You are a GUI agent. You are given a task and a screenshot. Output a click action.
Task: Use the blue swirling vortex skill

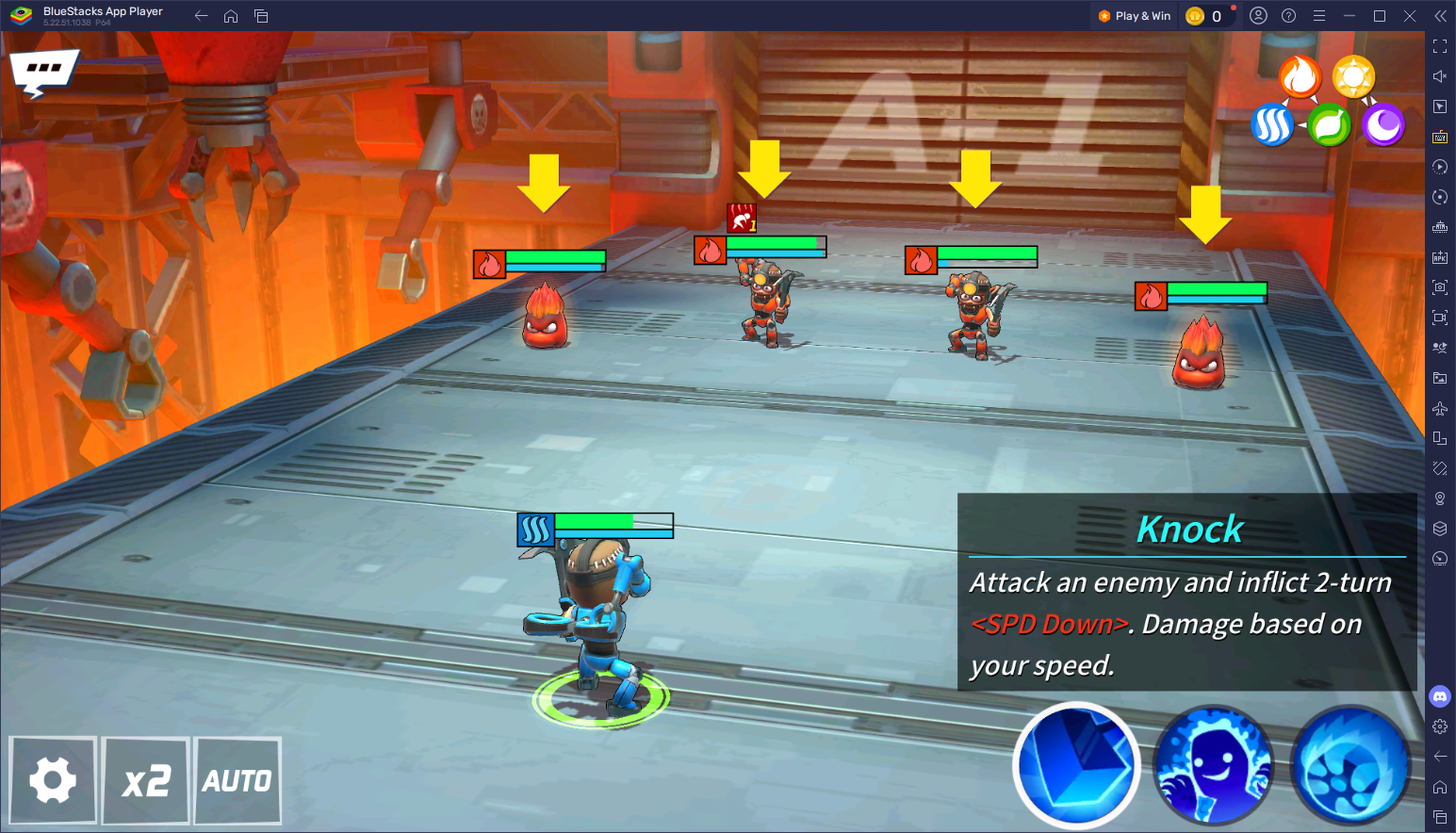click(1350, 765)
